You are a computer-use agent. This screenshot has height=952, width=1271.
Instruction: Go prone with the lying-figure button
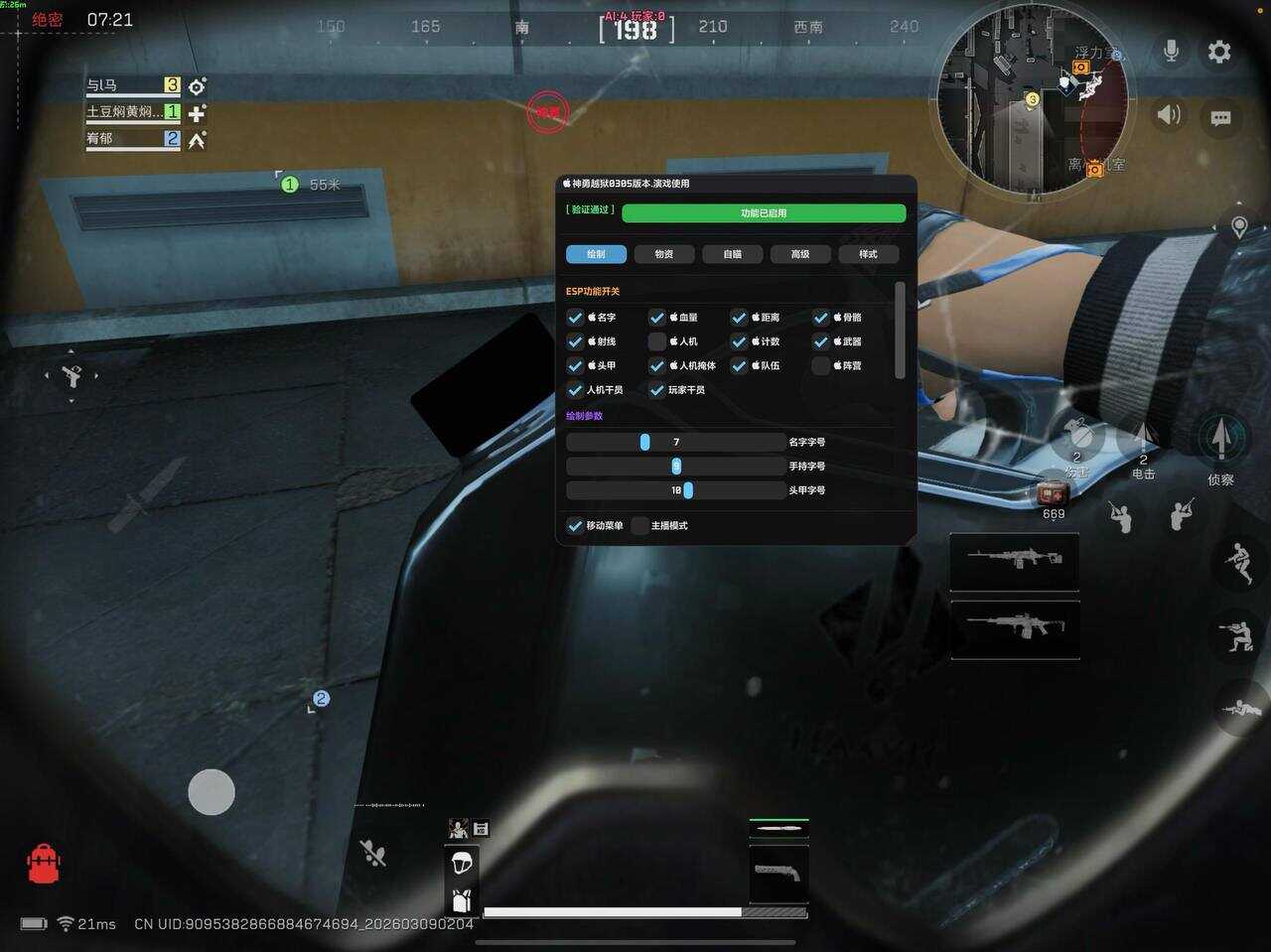[x=1239, y=709]
